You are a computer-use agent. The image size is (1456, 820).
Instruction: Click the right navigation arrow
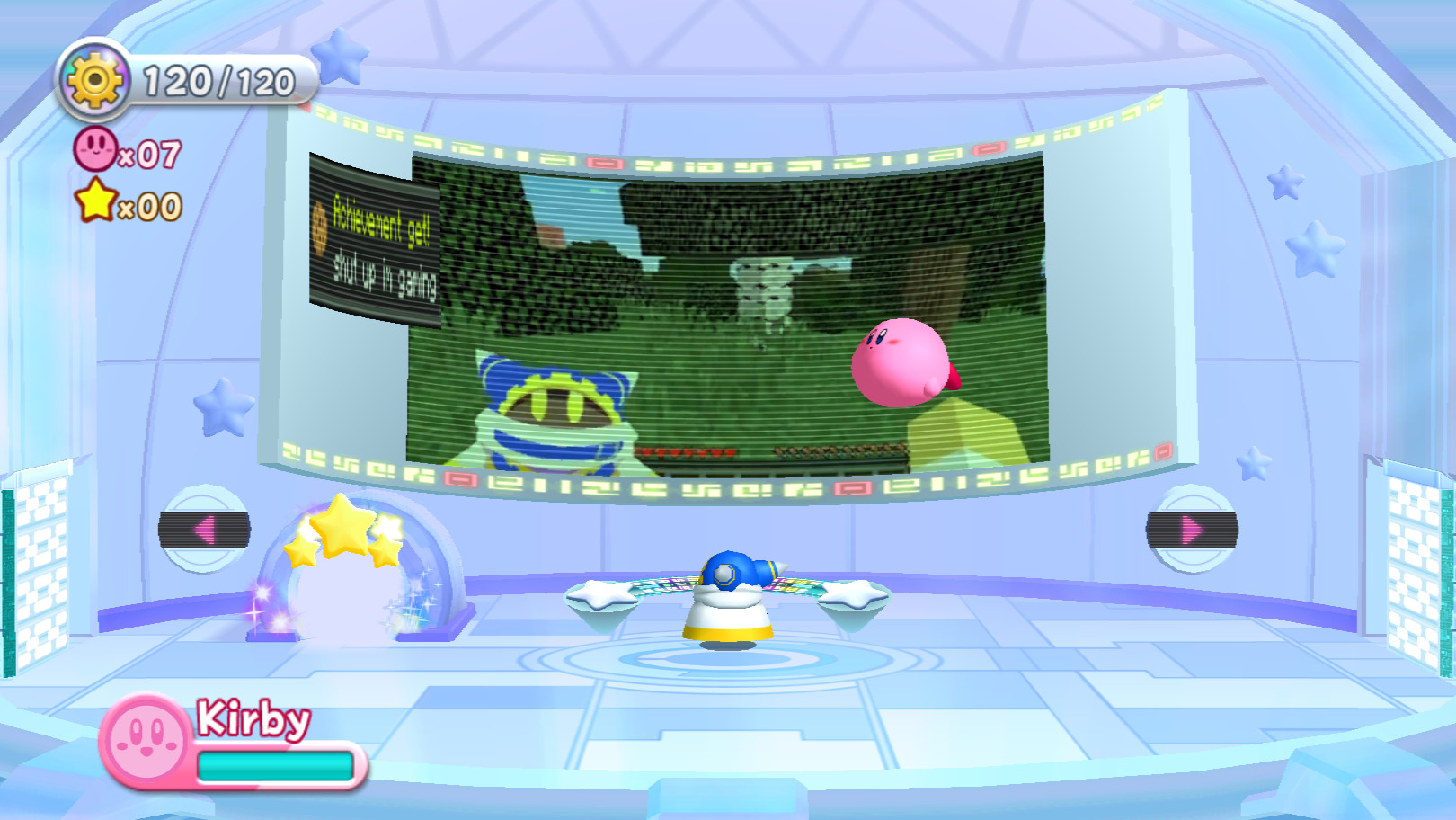pos(1192,530)
